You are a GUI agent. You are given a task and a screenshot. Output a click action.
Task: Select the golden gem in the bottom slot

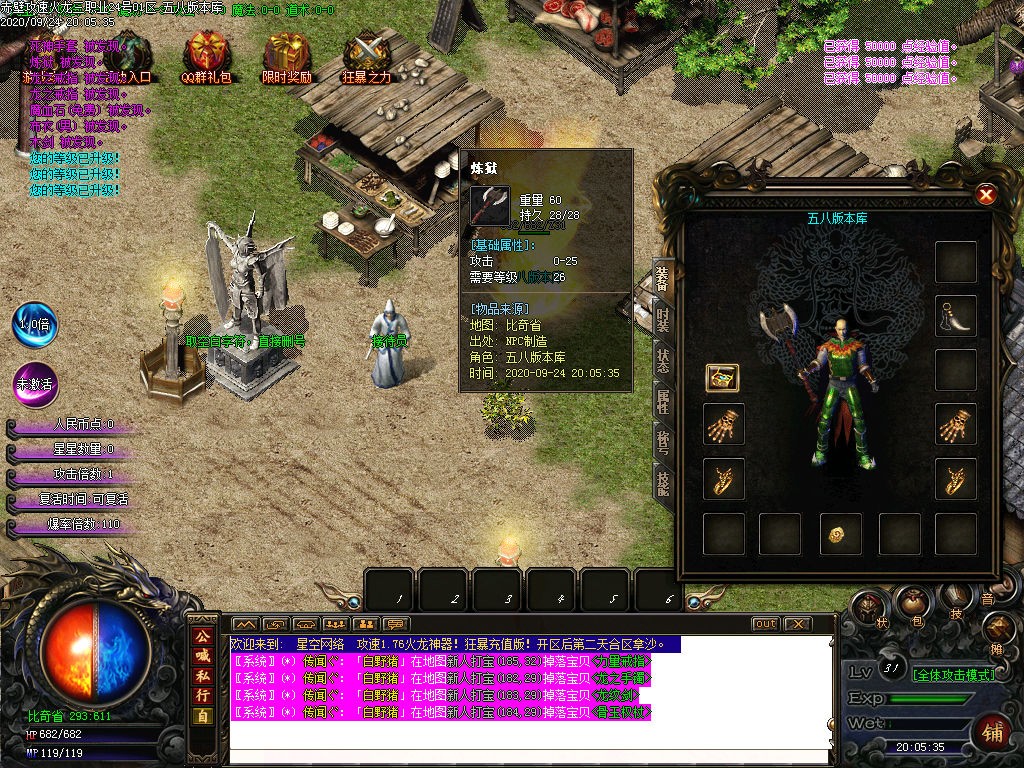coord(838,535)
